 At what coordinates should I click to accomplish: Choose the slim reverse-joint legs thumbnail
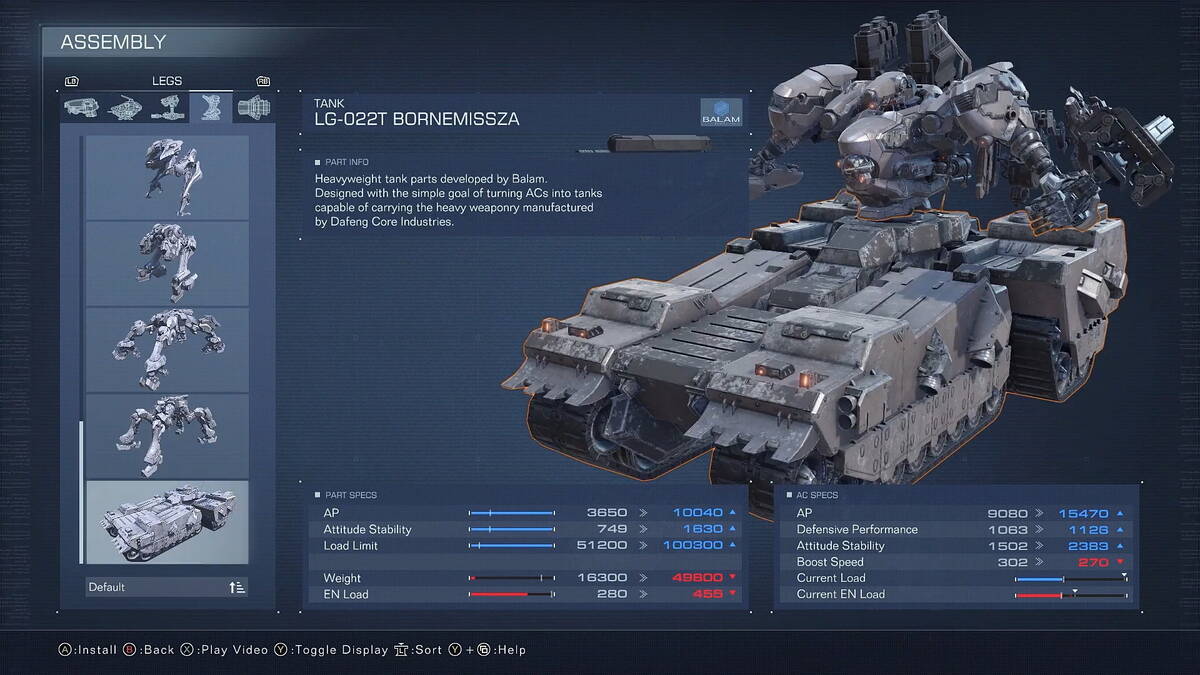pos(166,177)
